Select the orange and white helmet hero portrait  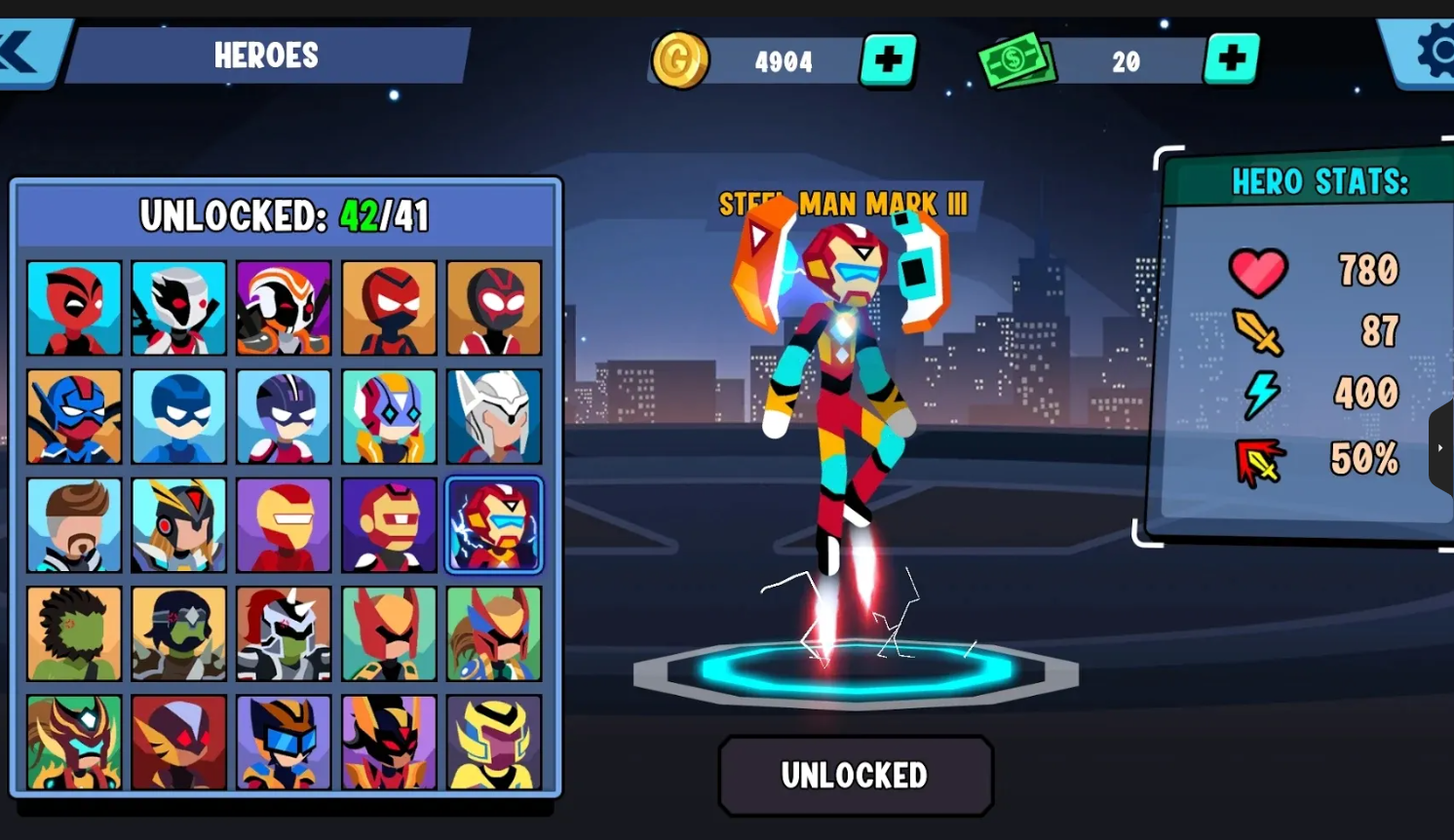pyautogui.click(x=284, y=308)
